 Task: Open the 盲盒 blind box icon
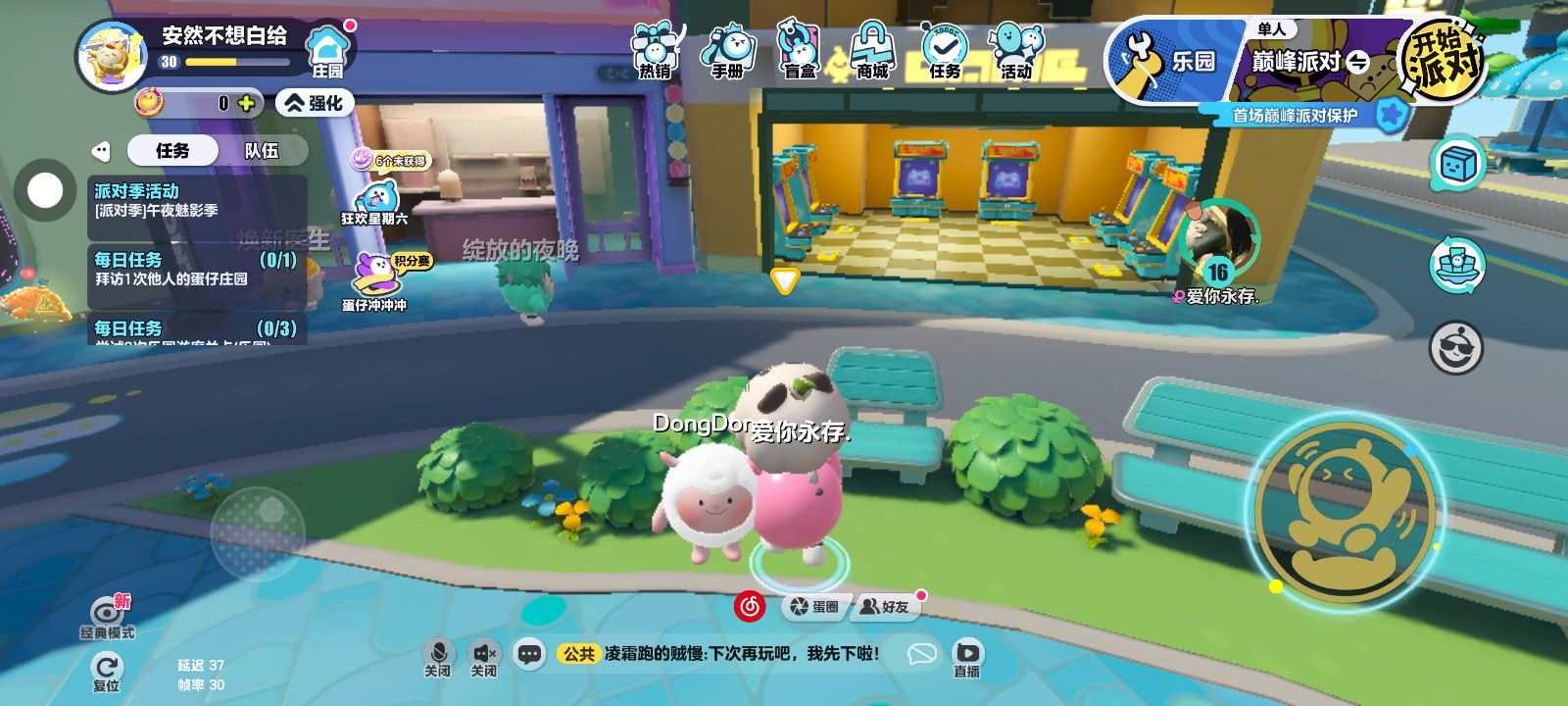(x=800, y=51)
